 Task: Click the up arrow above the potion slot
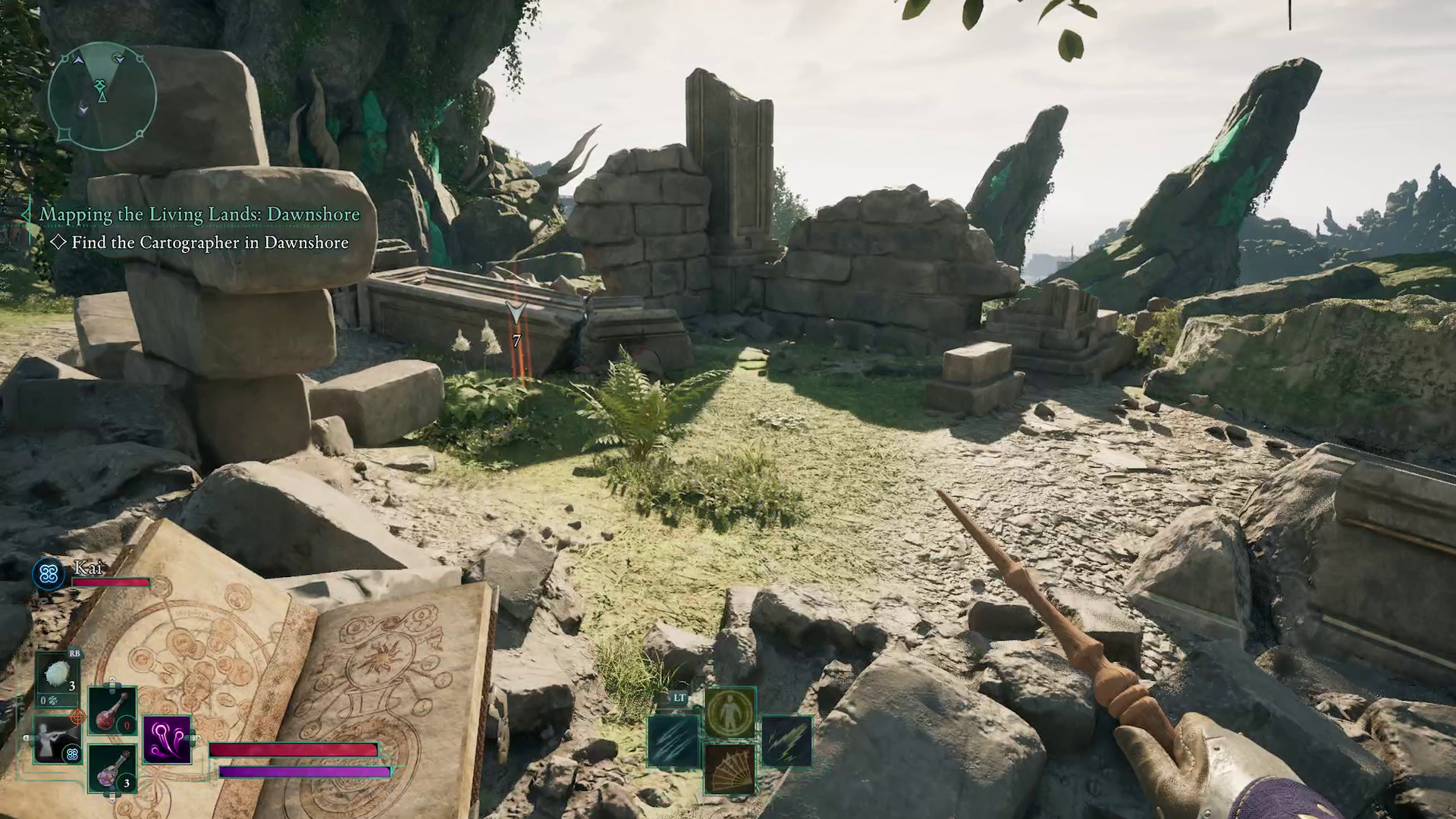112,681
